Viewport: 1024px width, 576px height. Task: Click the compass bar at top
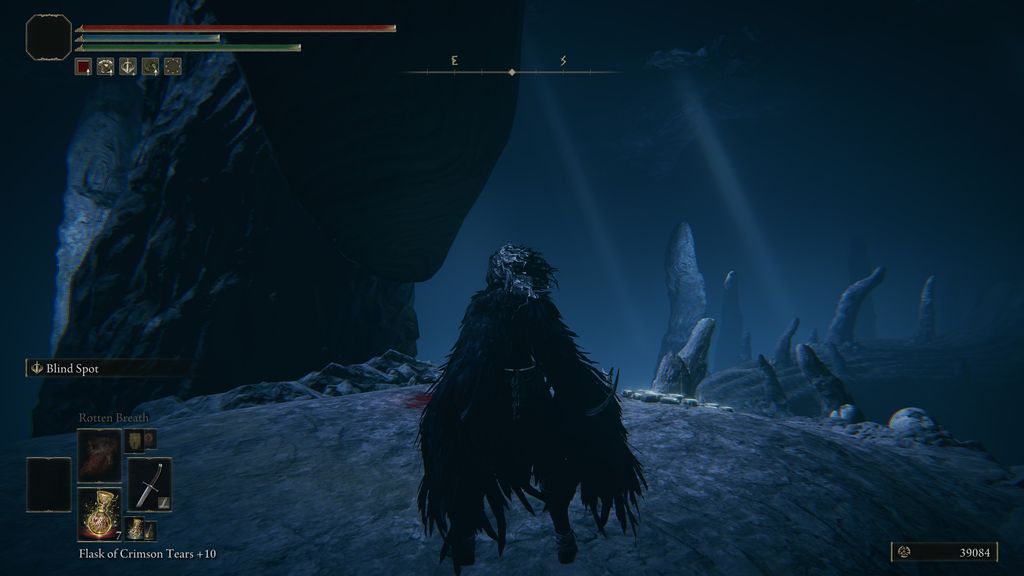click(511, 72)
